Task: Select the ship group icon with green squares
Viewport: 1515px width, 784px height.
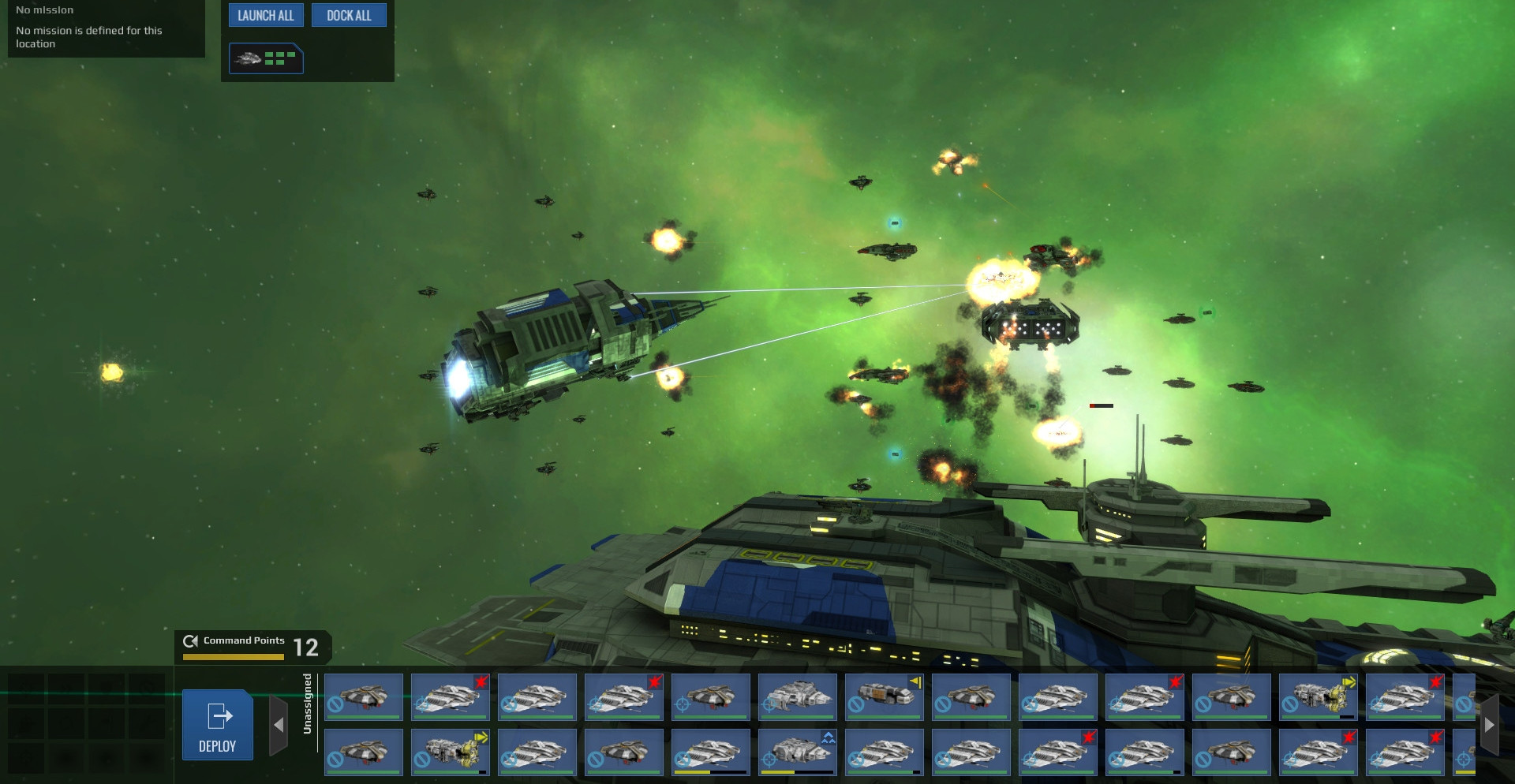Action: click(266, 58)
